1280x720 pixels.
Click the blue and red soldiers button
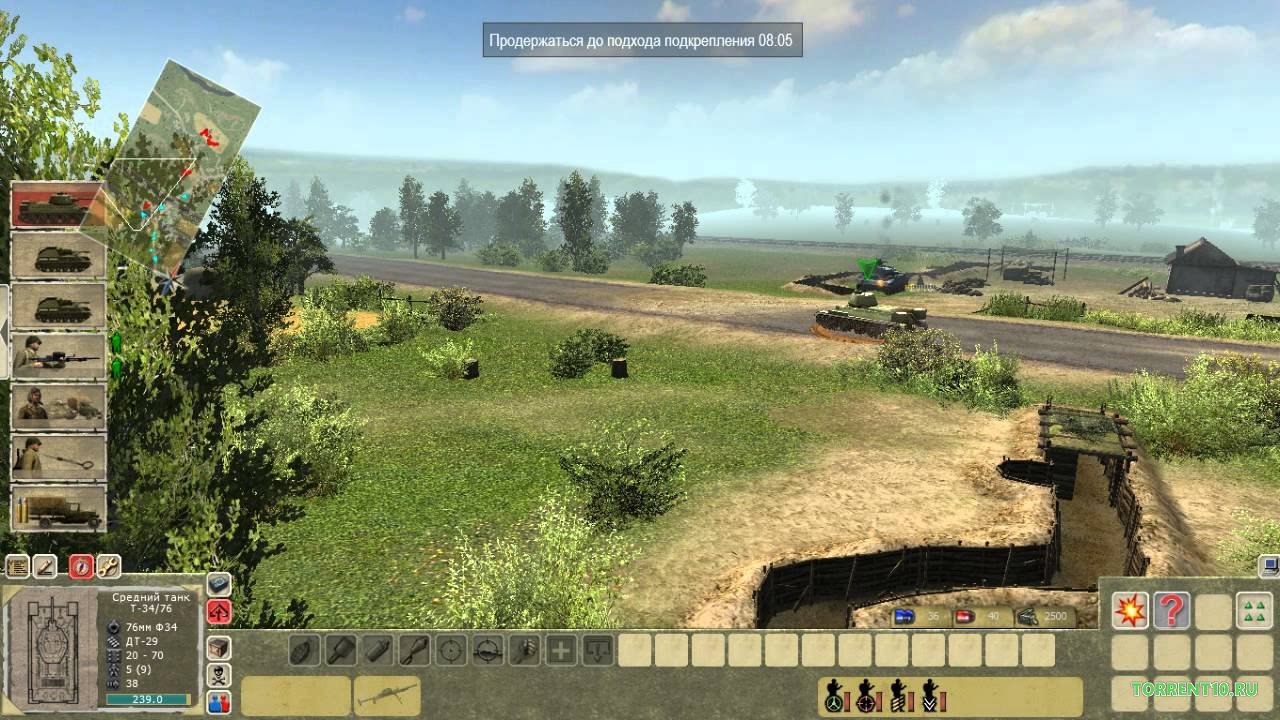pyautogui.click(x=219, y=702)
